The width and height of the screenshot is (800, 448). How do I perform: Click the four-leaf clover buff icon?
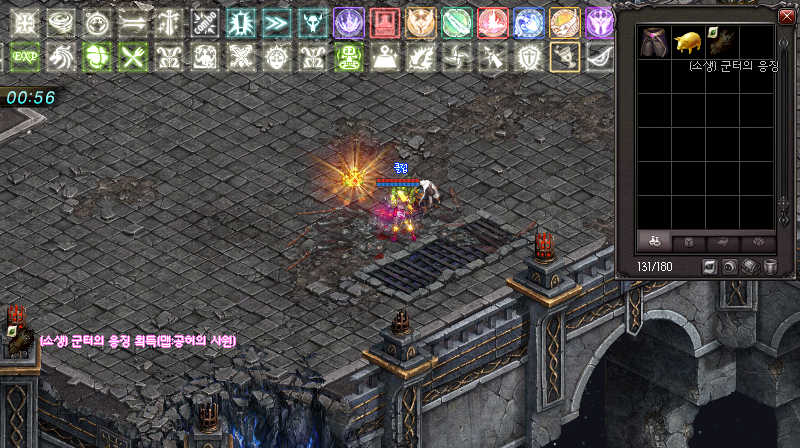97,57
